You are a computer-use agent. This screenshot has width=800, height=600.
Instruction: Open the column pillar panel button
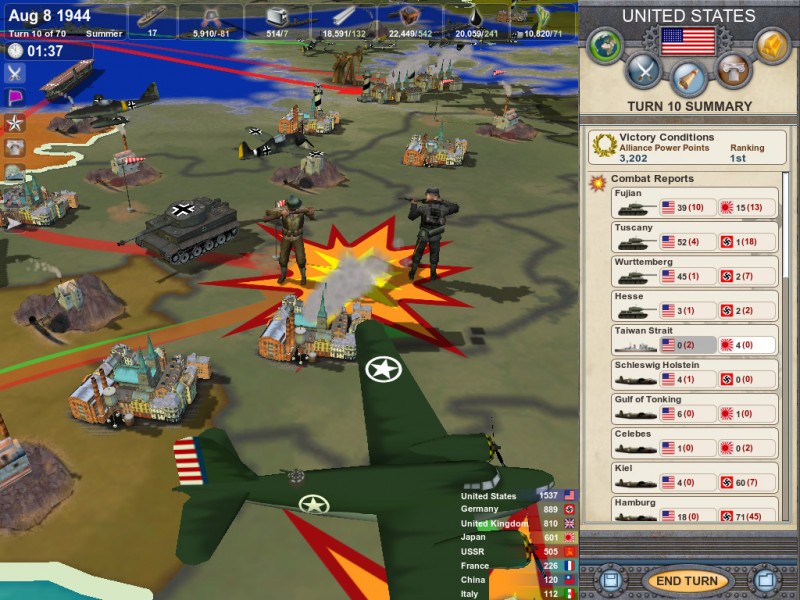[733, 70]
